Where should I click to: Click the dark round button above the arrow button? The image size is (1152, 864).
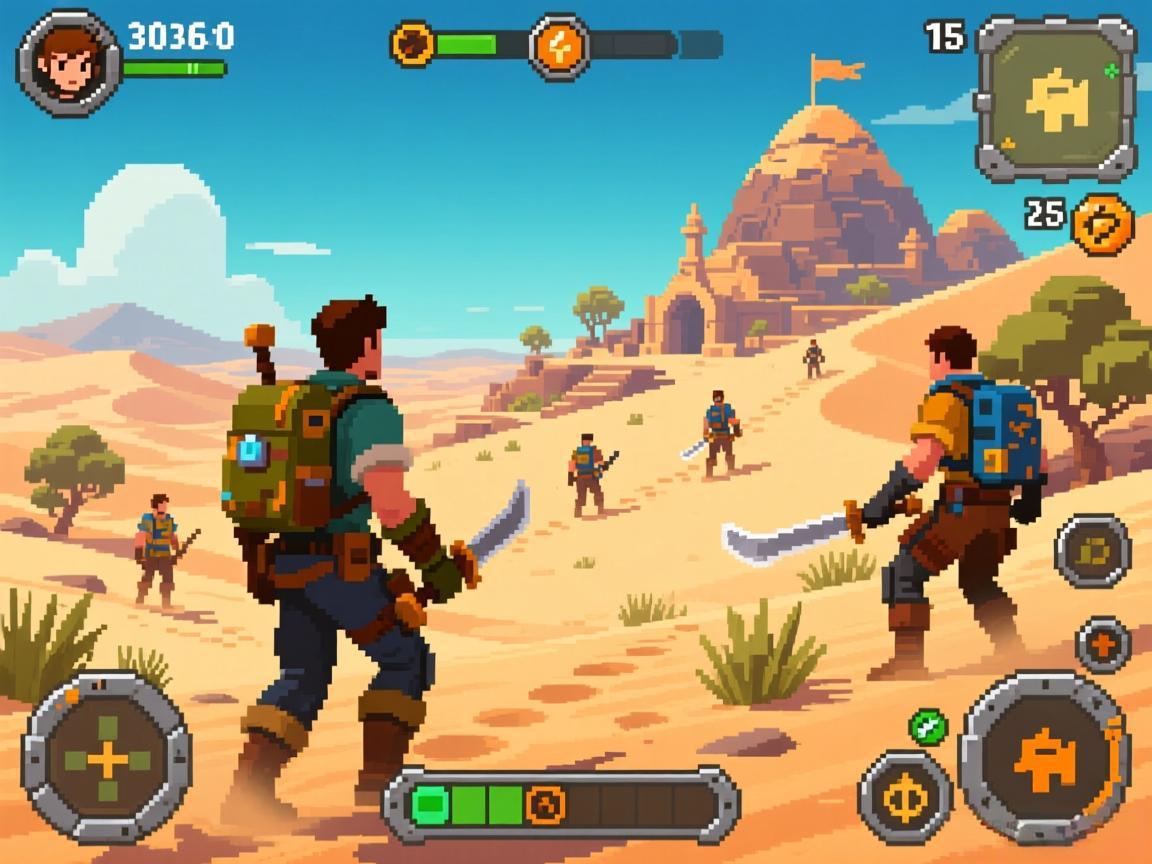click(x=1092, y=550)
